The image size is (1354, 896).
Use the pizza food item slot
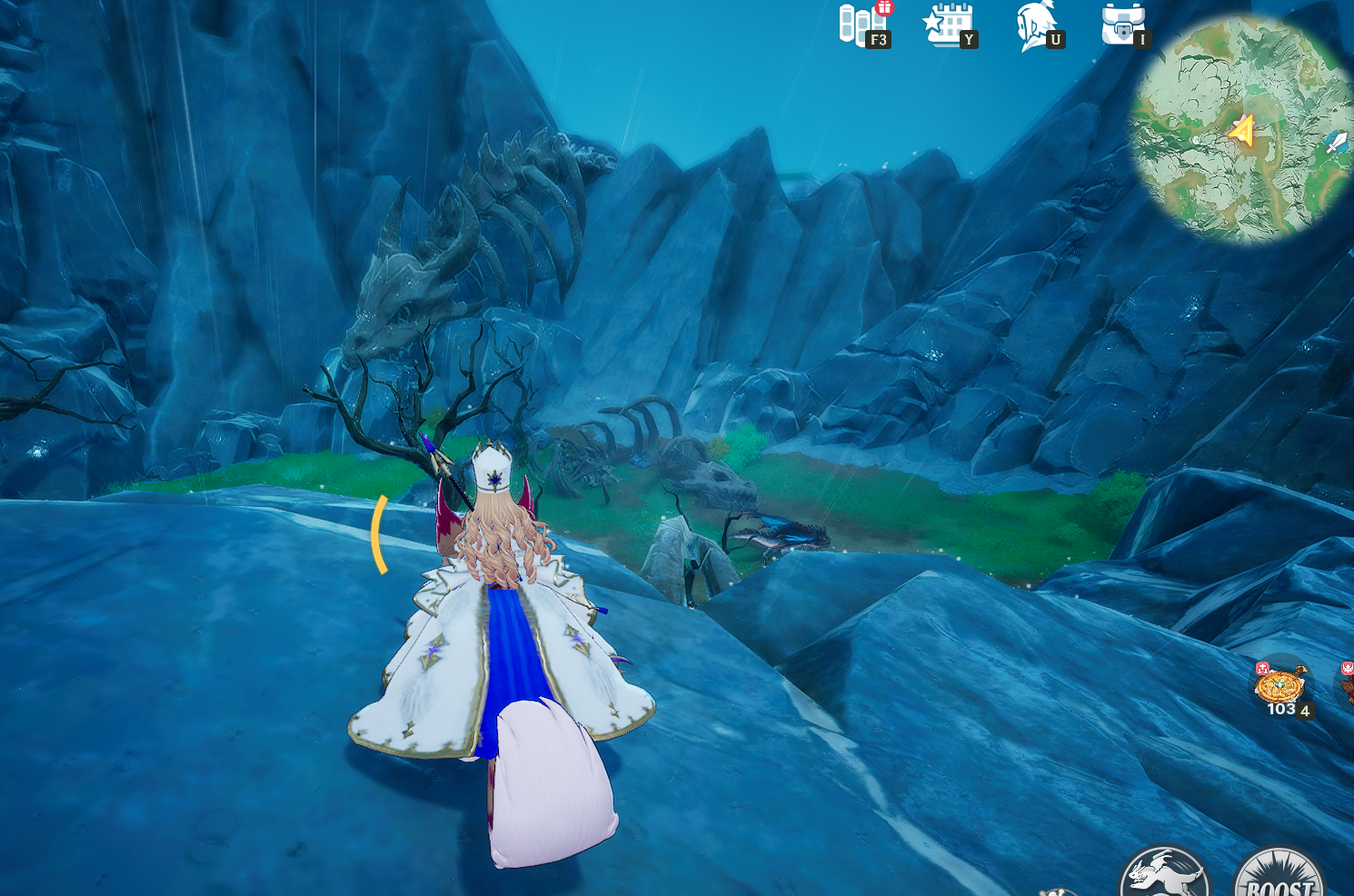coord(1280,687)
